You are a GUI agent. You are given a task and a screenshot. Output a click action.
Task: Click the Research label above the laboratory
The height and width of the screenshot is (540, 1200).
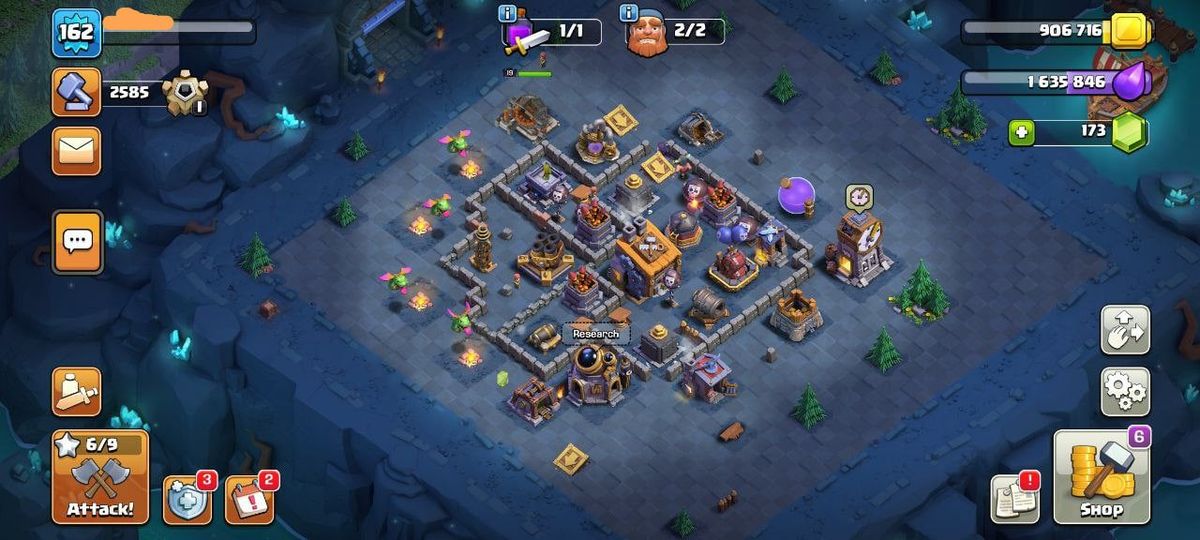coord(596,334)
